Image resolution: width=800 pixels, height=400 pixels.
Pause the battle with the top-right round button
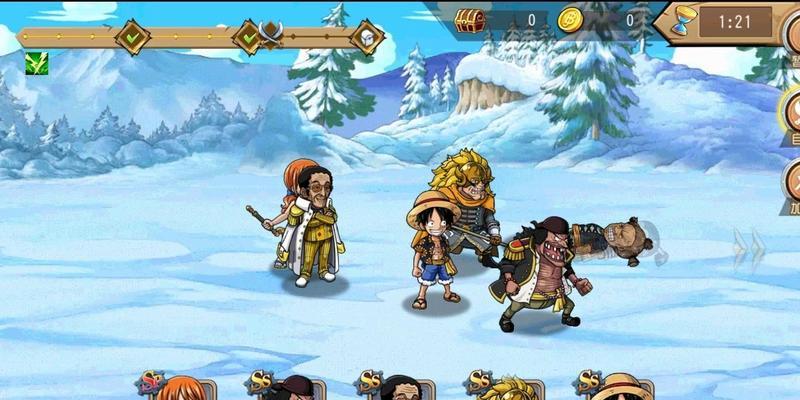click(x=791, y=30)
